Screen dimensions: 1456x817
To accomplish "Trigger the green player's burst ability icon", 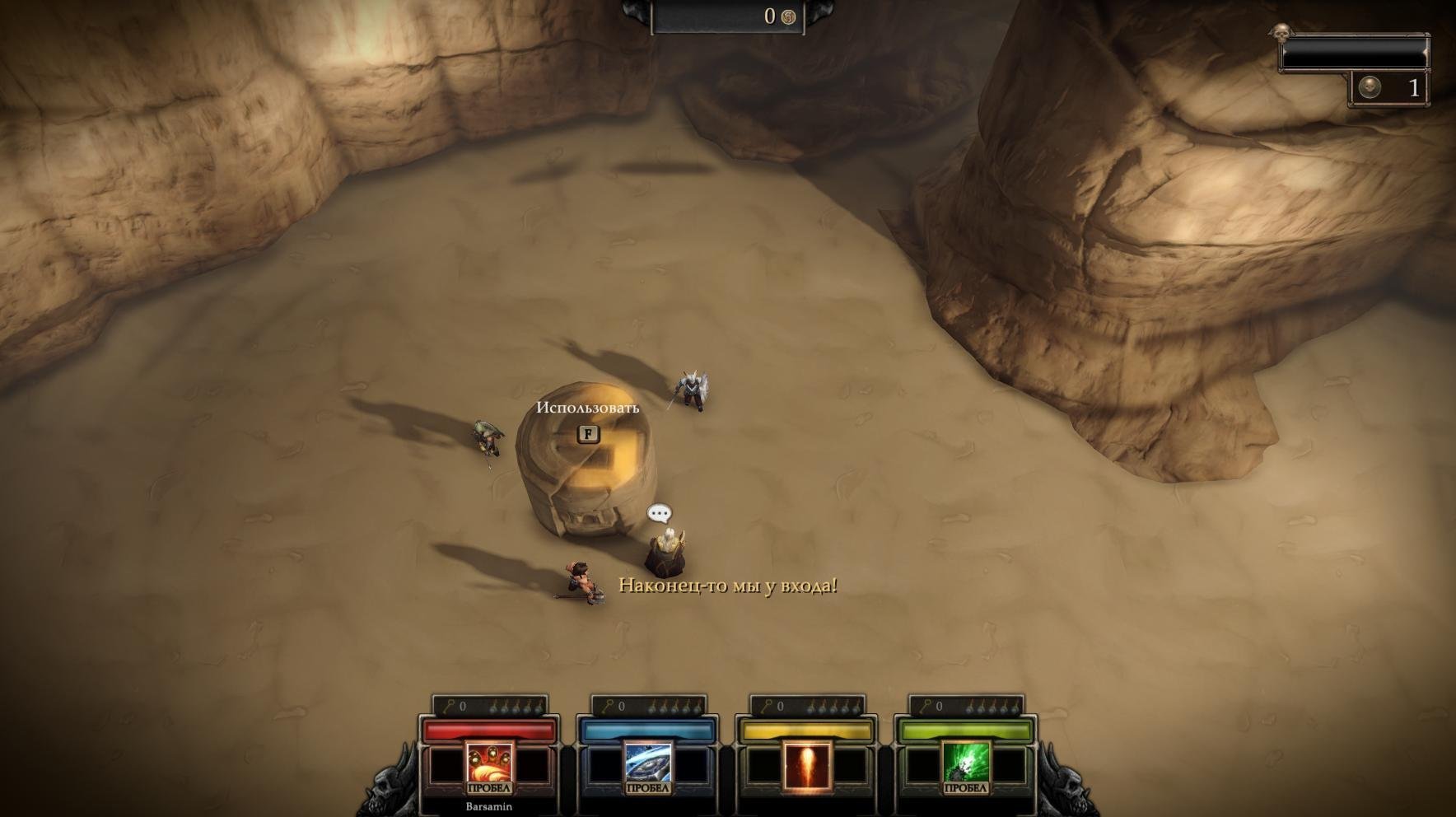I will tap(965, 764).
